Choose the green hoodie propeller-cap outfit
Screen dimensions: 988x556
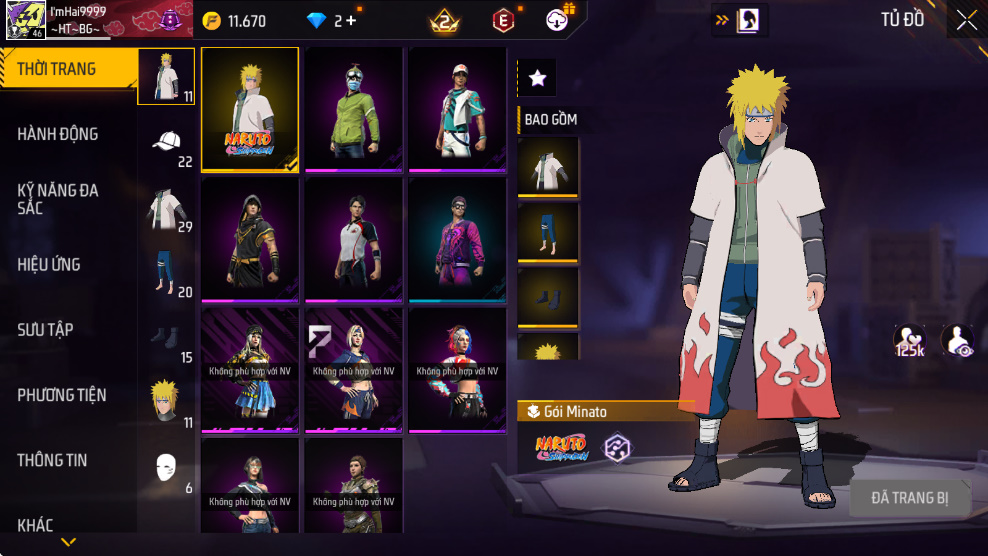coord(354,108)
